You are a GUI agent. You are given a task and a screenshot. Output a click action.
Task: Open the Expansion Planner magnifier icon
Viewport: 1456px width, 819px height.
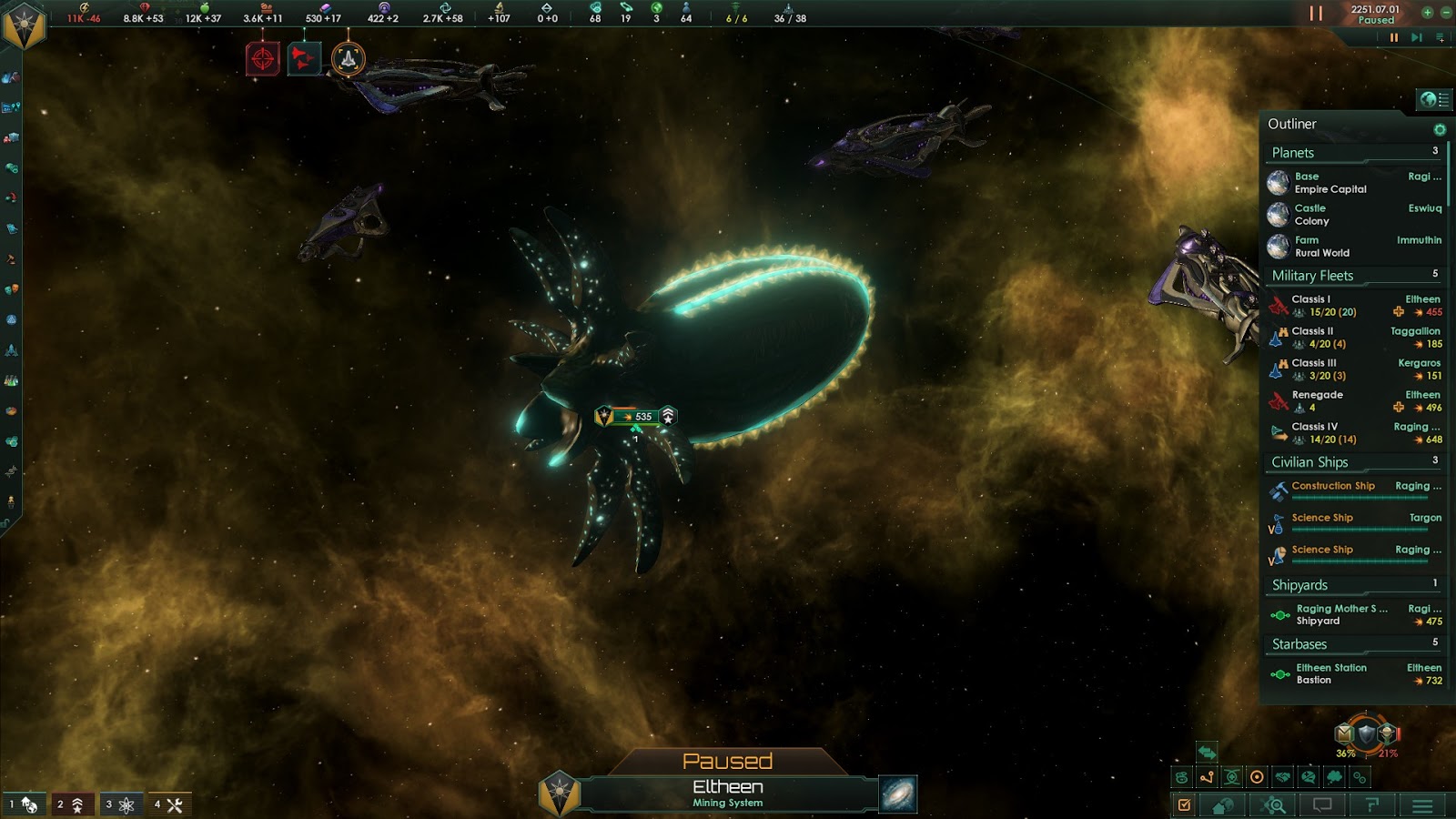click(1271, 804)
